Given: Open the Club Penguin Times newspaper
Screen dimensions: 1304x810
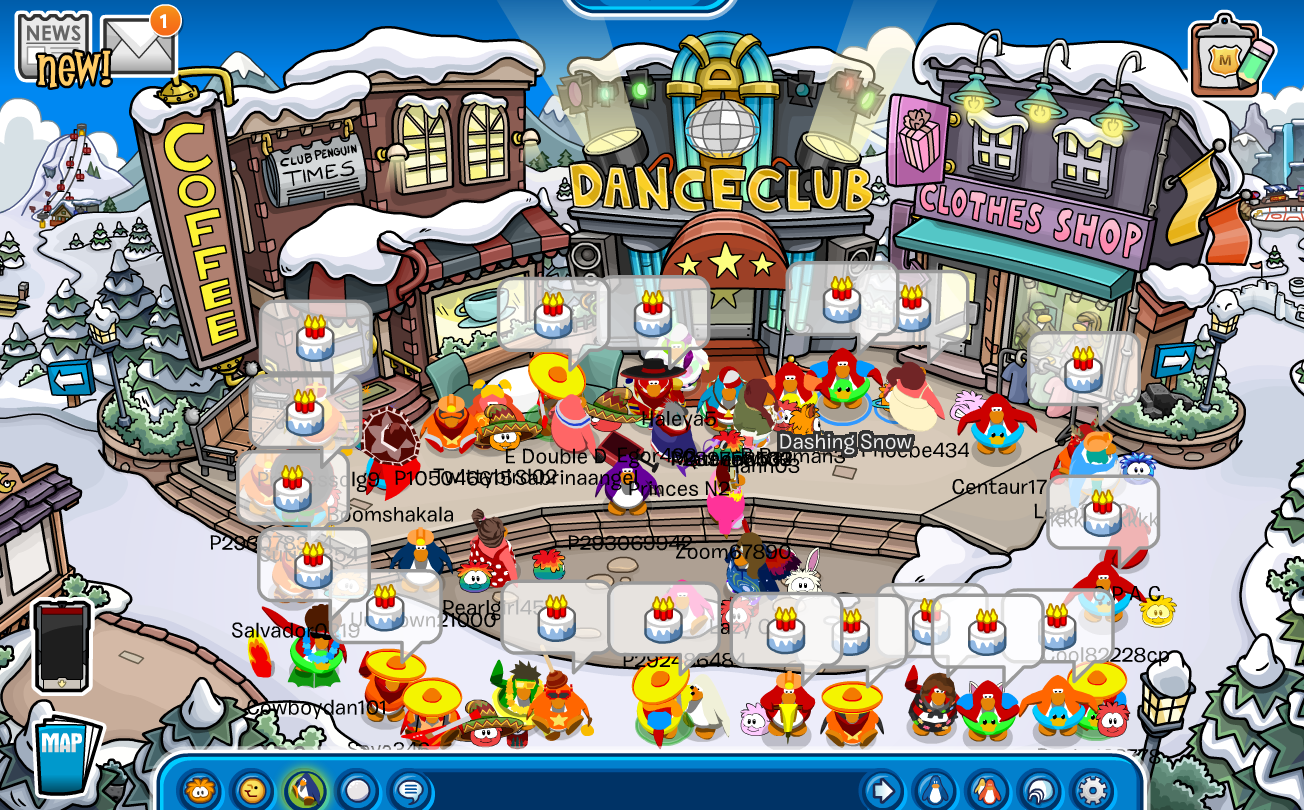Looking at the screenshot, I should pyautogui.click(x=52, y=40).
